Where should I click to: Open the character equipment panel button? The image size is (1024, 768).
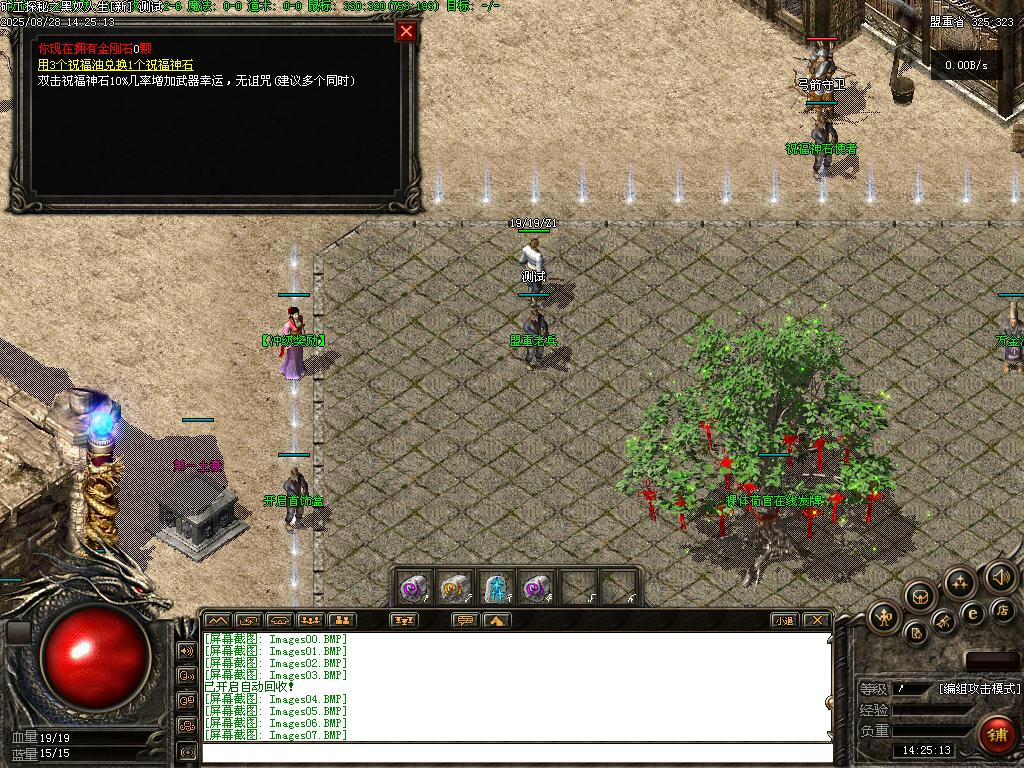885,615
